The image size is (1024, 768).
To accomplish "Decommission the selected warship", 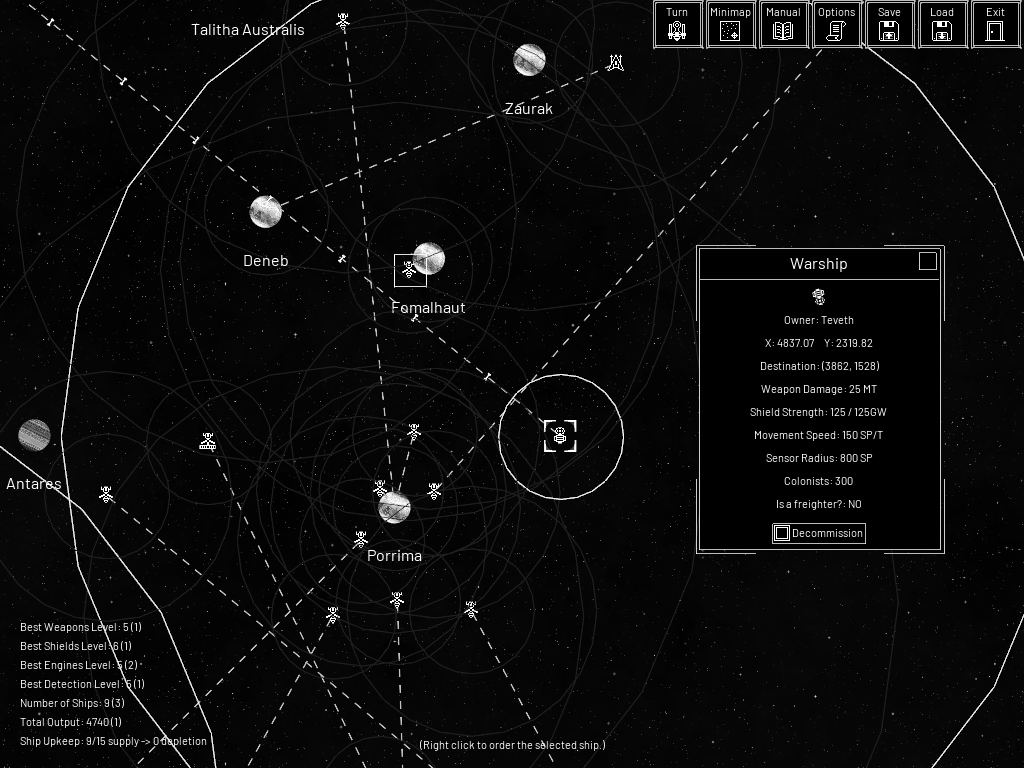I will [818, 533].
